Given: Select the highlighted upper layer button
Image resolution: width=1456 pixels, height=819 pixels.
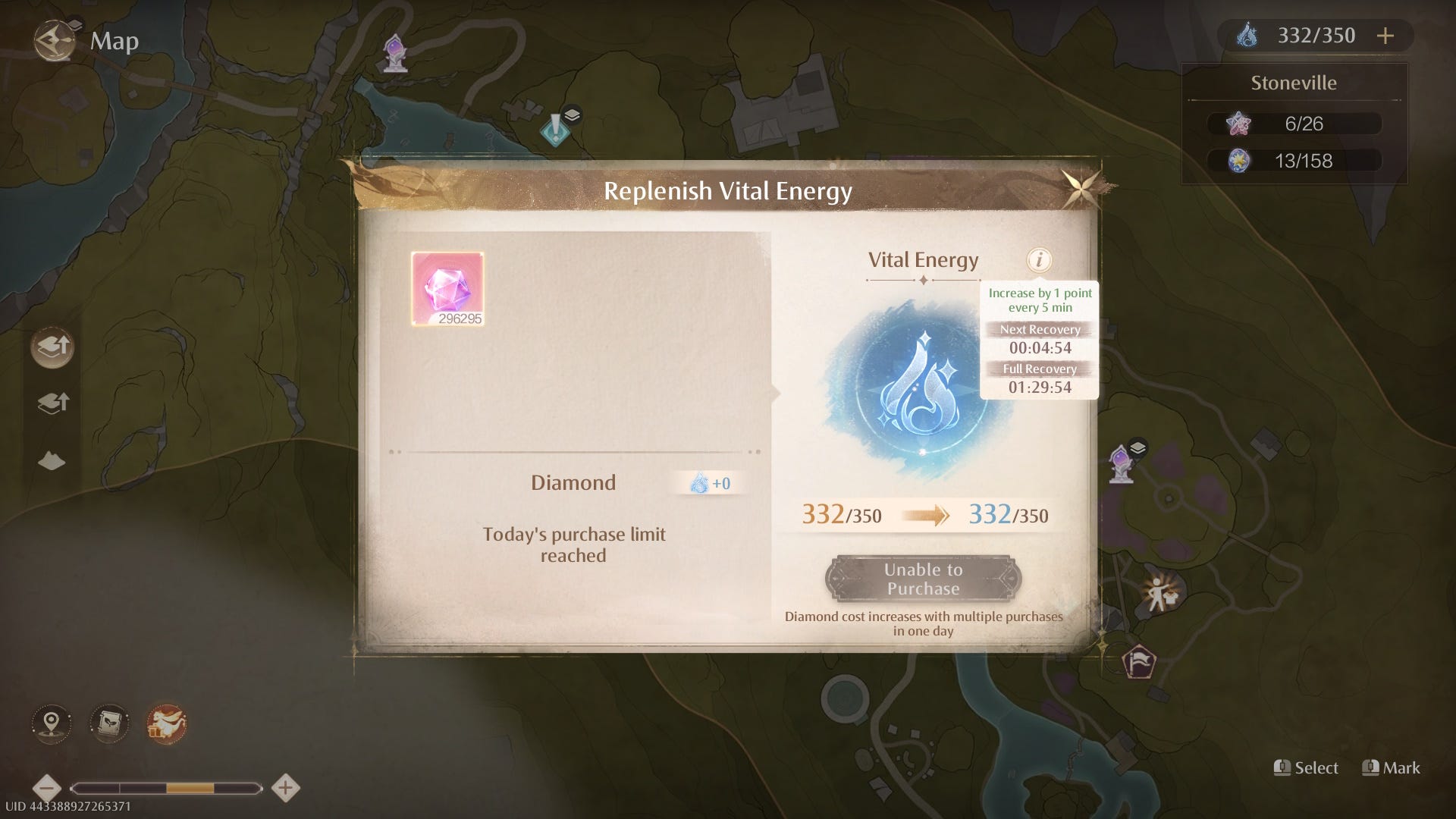Looking at the screenshot, I should pyautogui.click(x=52, y=347).
